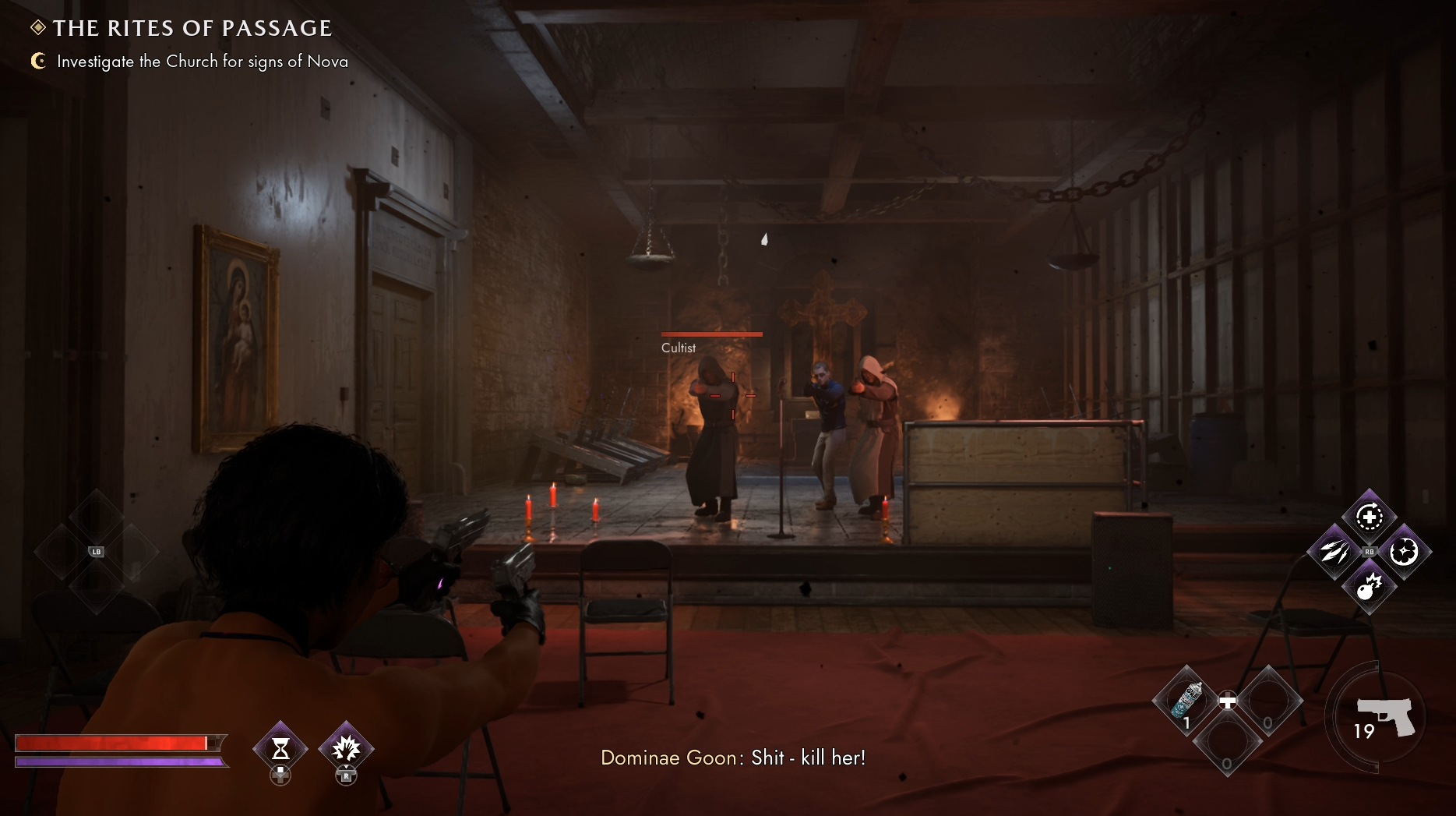The height and width of the screenshot is (816, 1456).
Task: Use the spray can consumable slot
Action: [1186, 701]
